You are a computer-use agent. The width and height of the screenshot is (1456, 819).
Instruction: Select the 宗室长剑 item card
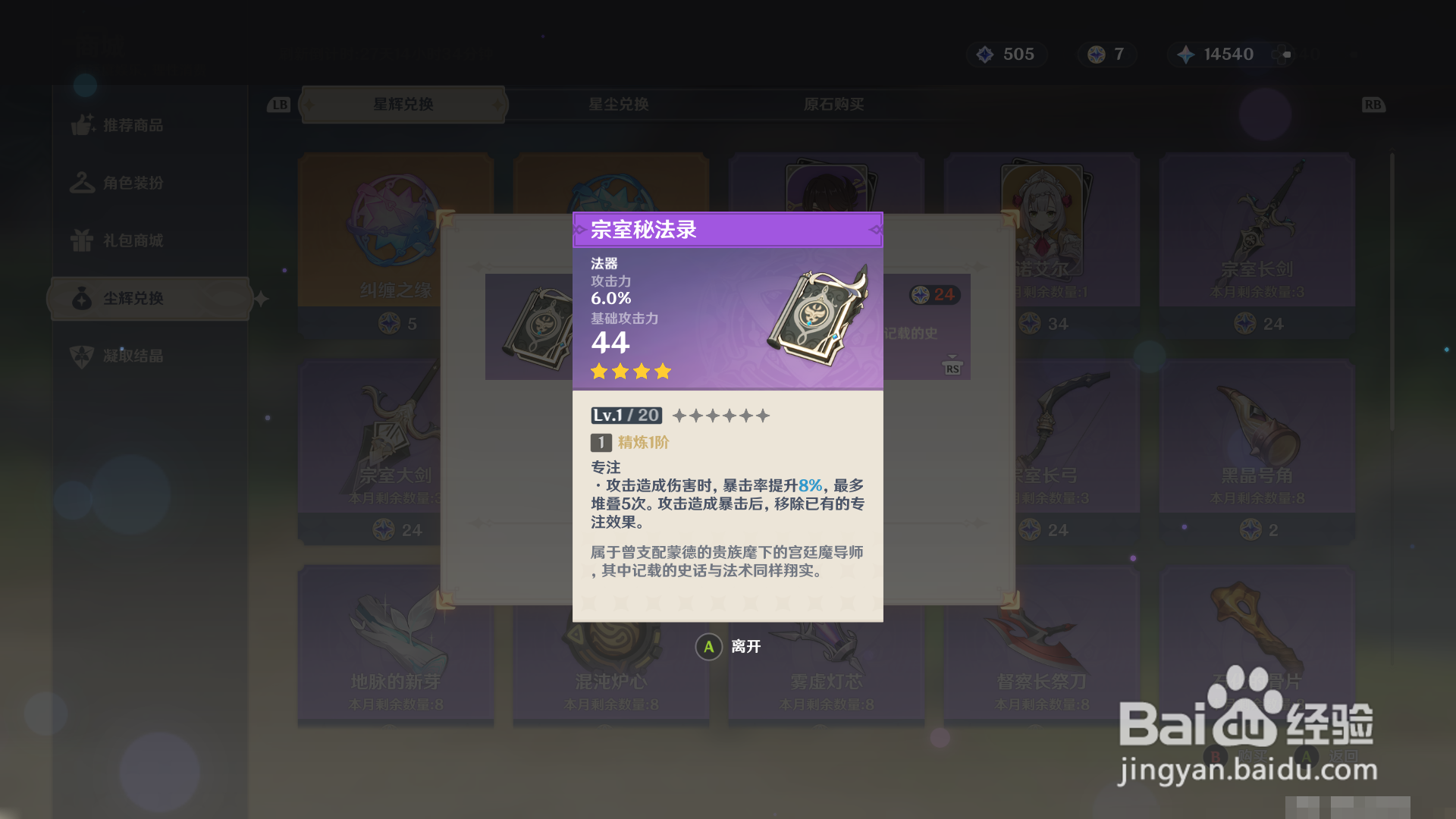pos(1257,231)
